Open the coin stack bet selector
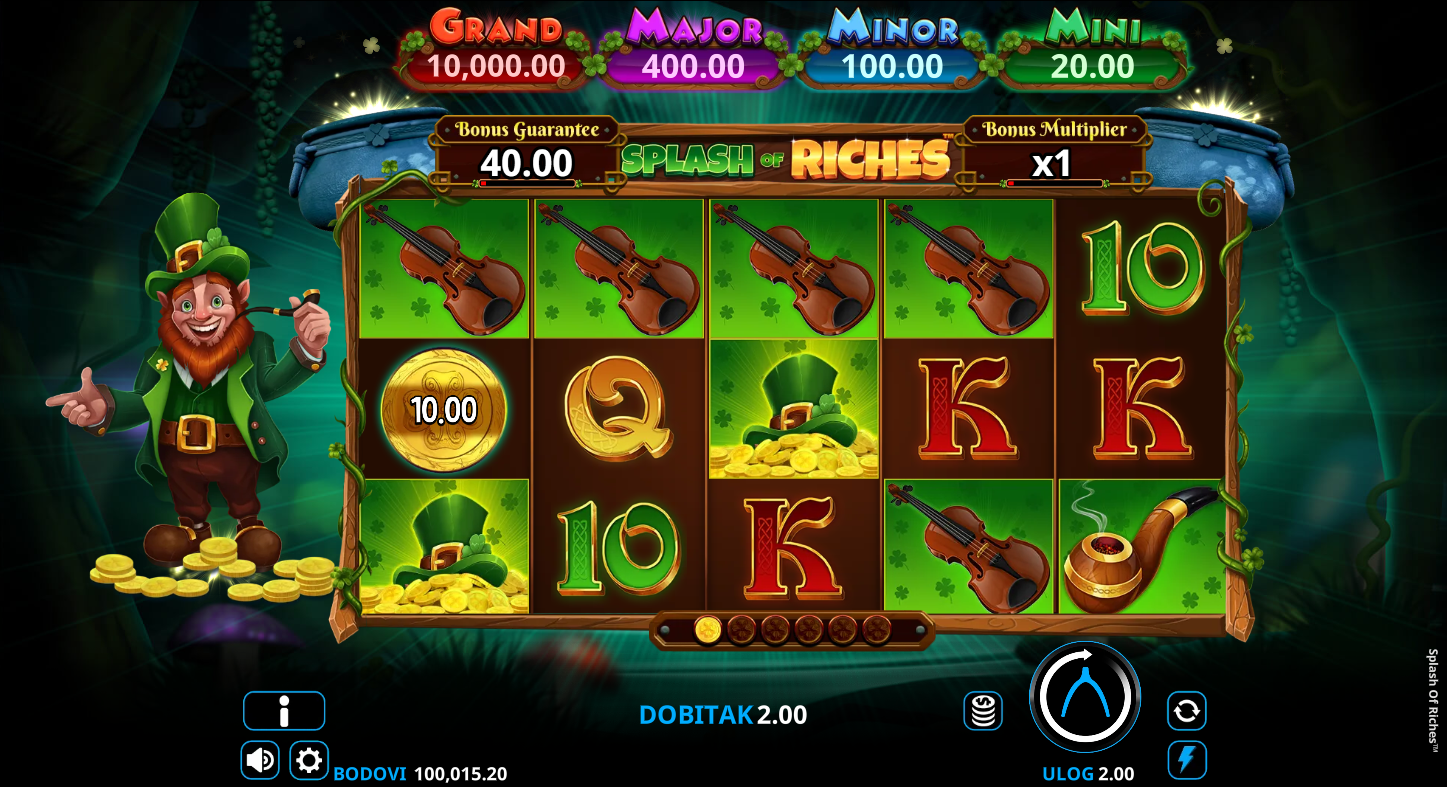 pyautogui.click(x=983, y=711)
